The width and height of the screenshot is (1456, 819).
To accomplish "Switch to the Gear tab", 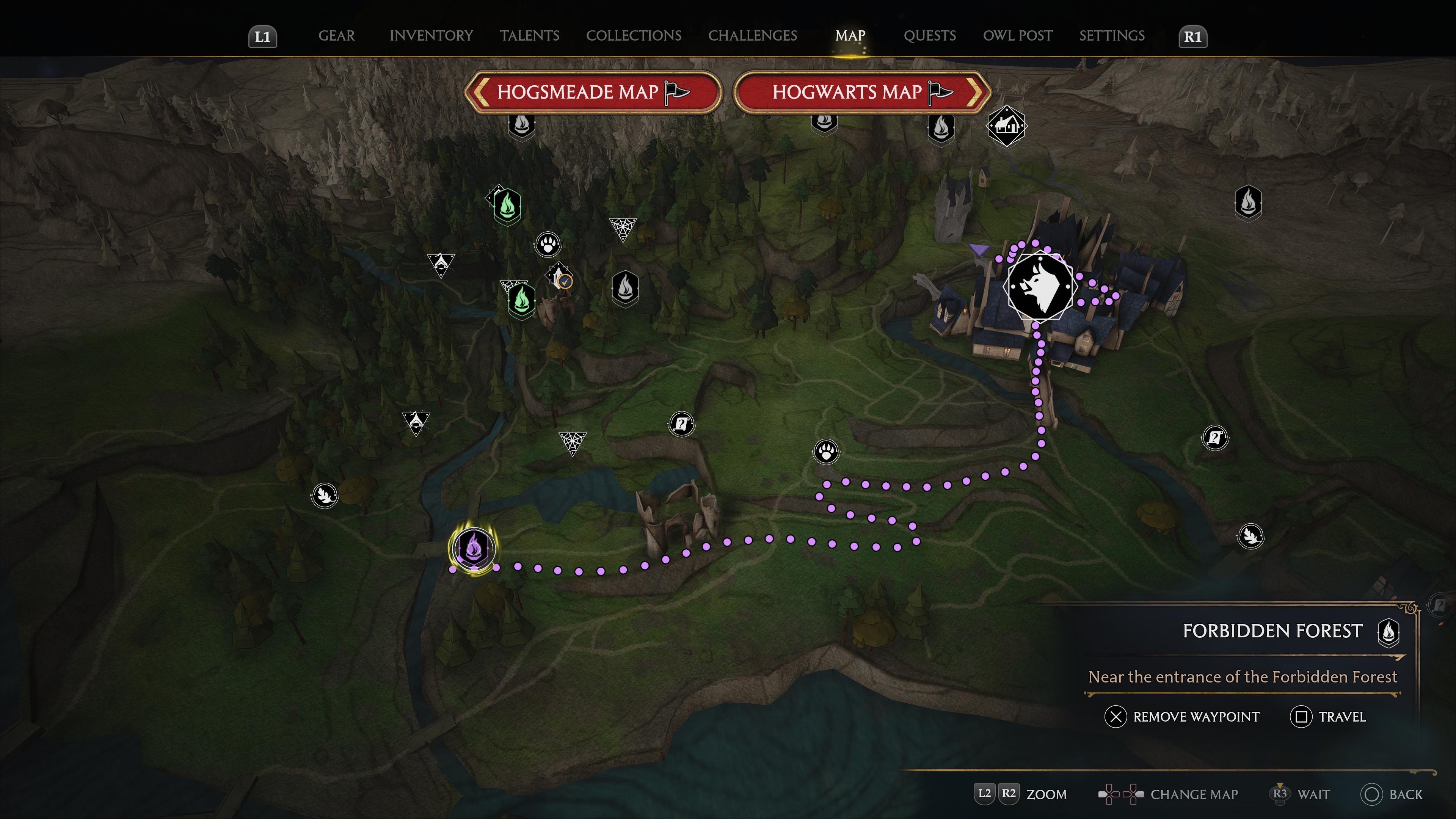I will (x=336, y=36).
